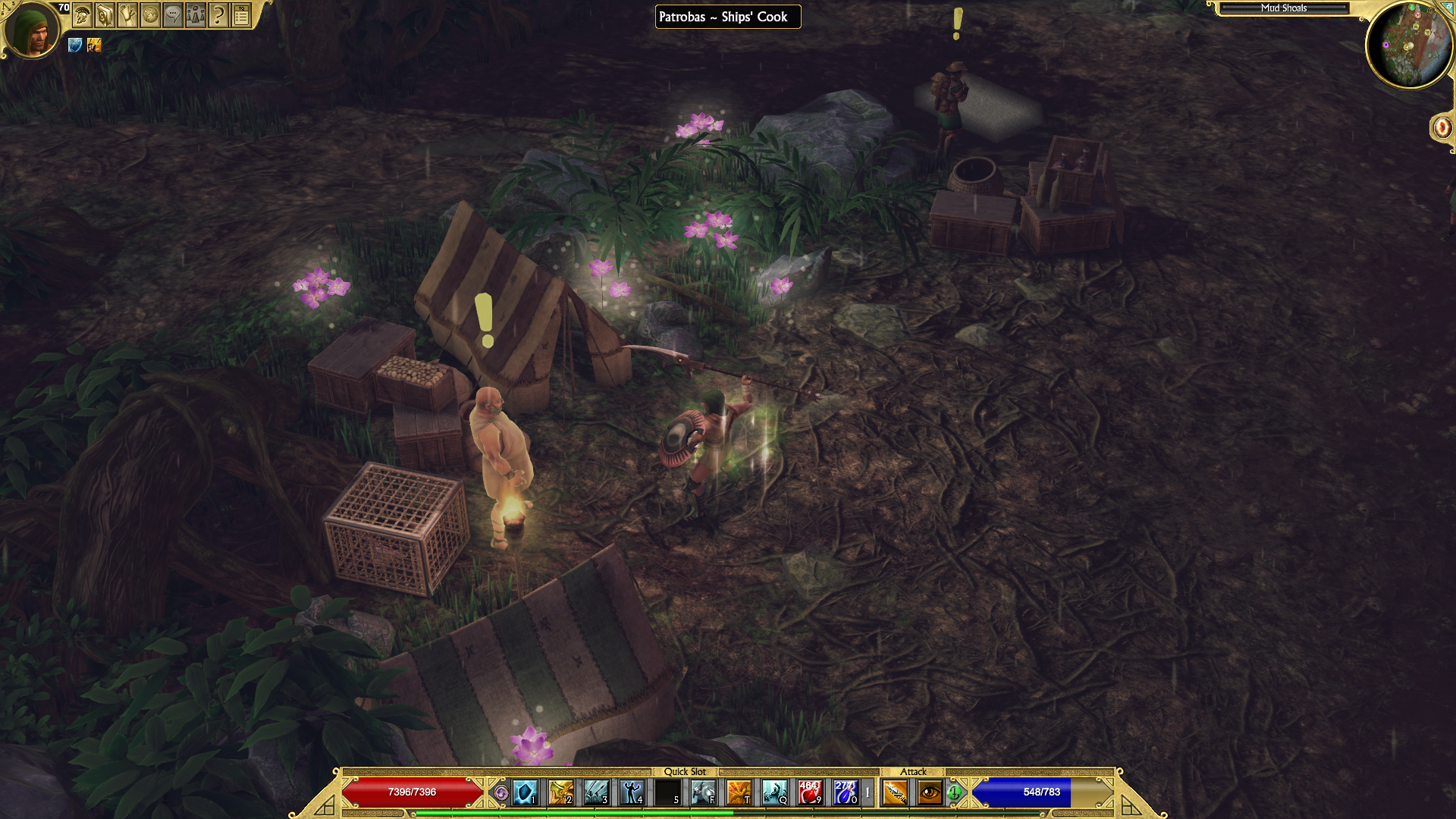Activate the golden warrior skill in slot 2
1456x819 pixels.
coord(560,792)
